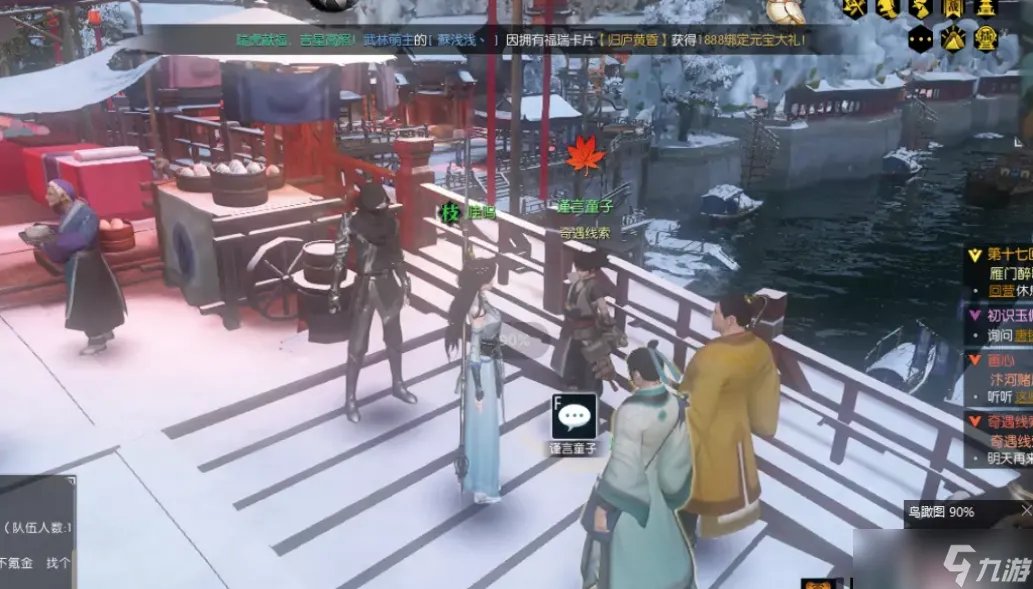This screenshot has width=1033, height=589.
Task: Click the golden pagoda tower icon
Action: point(986,8)
